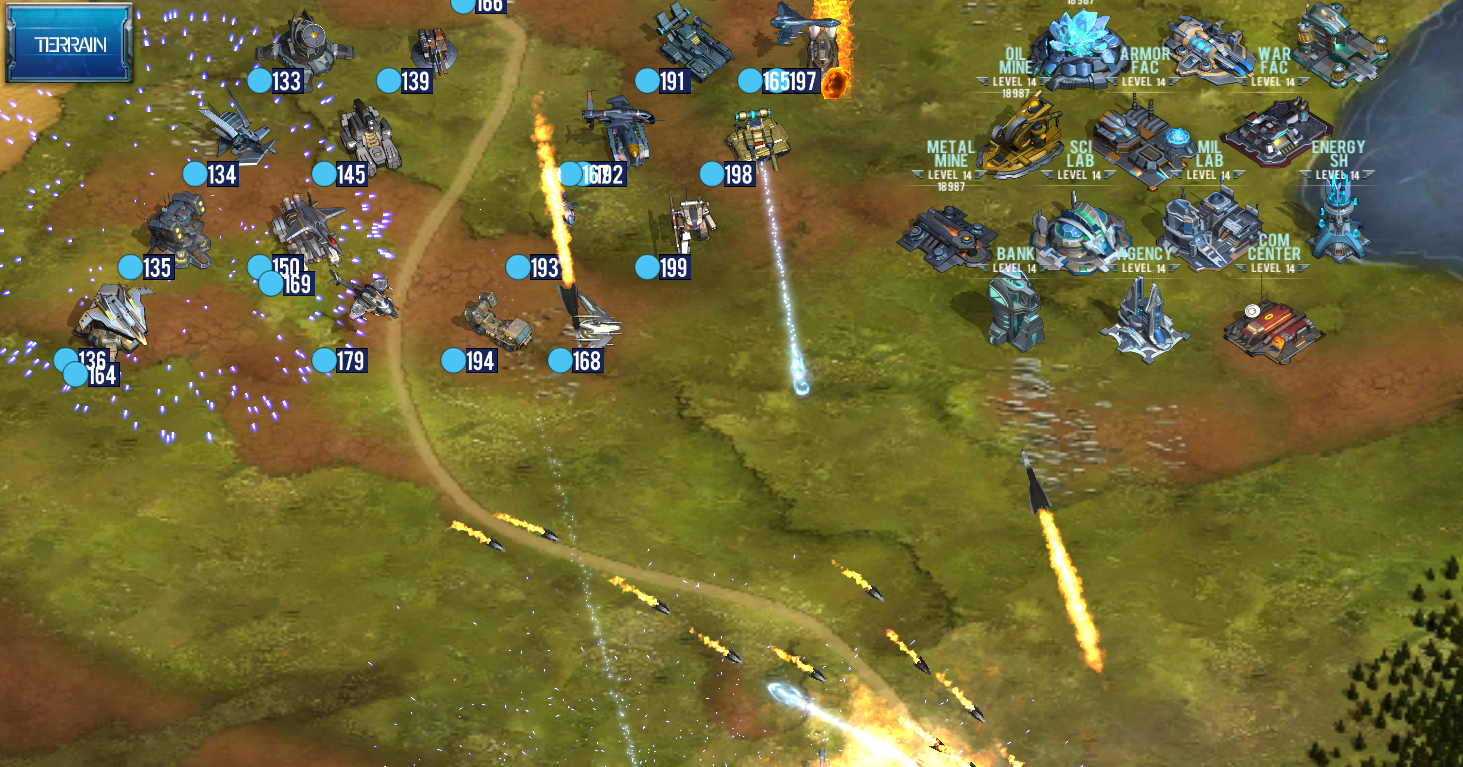Screen dimensions: 1463x767
Task: Select the vehicle unit marked 194
Action: click(499, 321)
